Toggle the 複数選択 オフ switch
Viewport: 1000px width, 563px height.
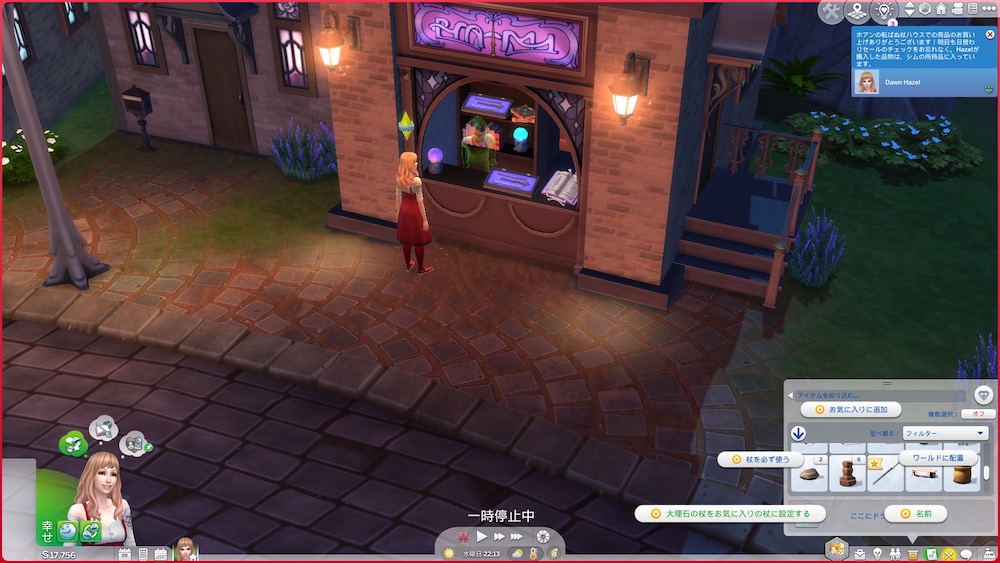click(977, 413)
